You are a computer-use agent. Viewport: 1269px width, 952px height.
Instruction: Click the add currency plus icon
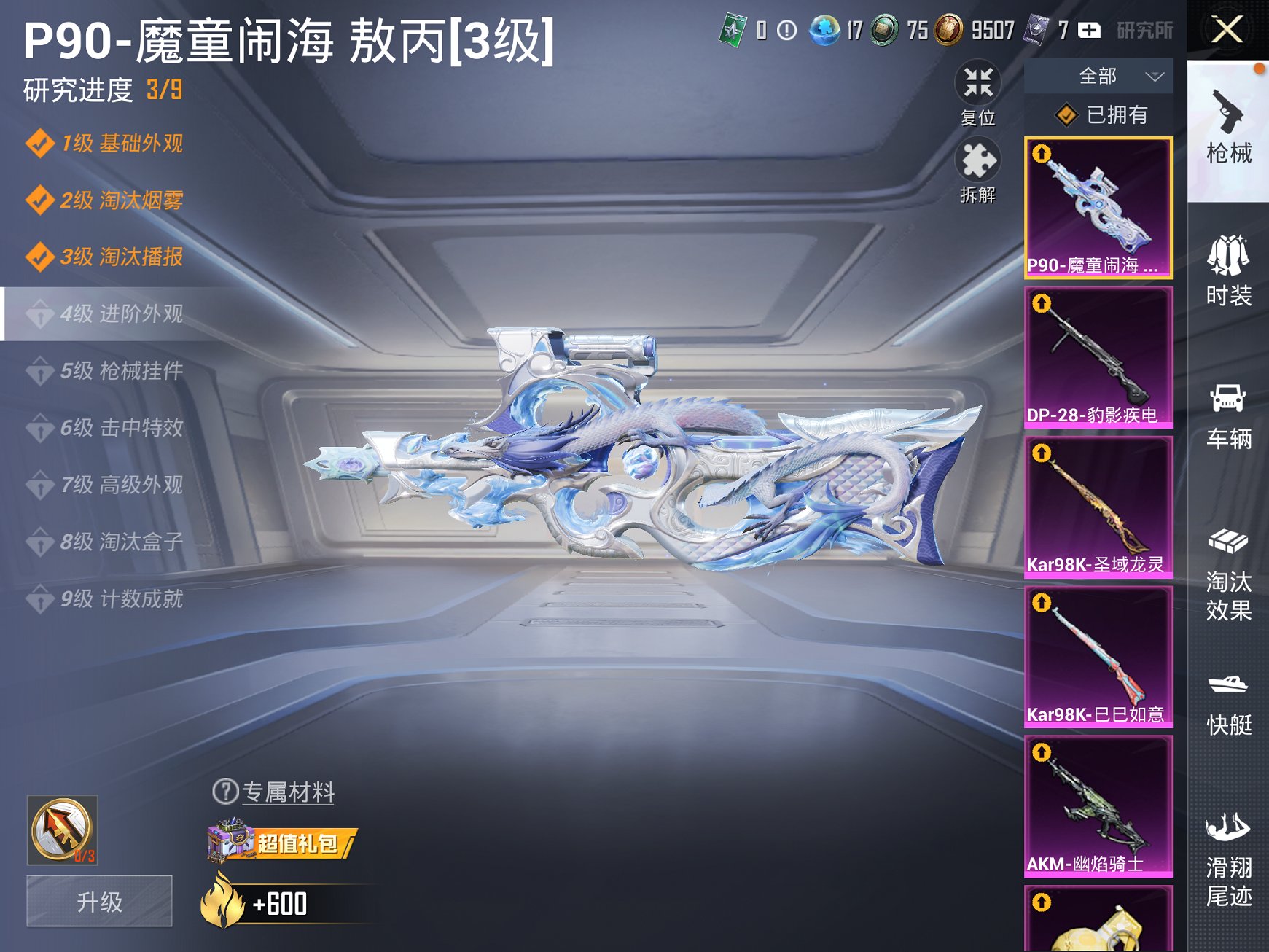1088,31
